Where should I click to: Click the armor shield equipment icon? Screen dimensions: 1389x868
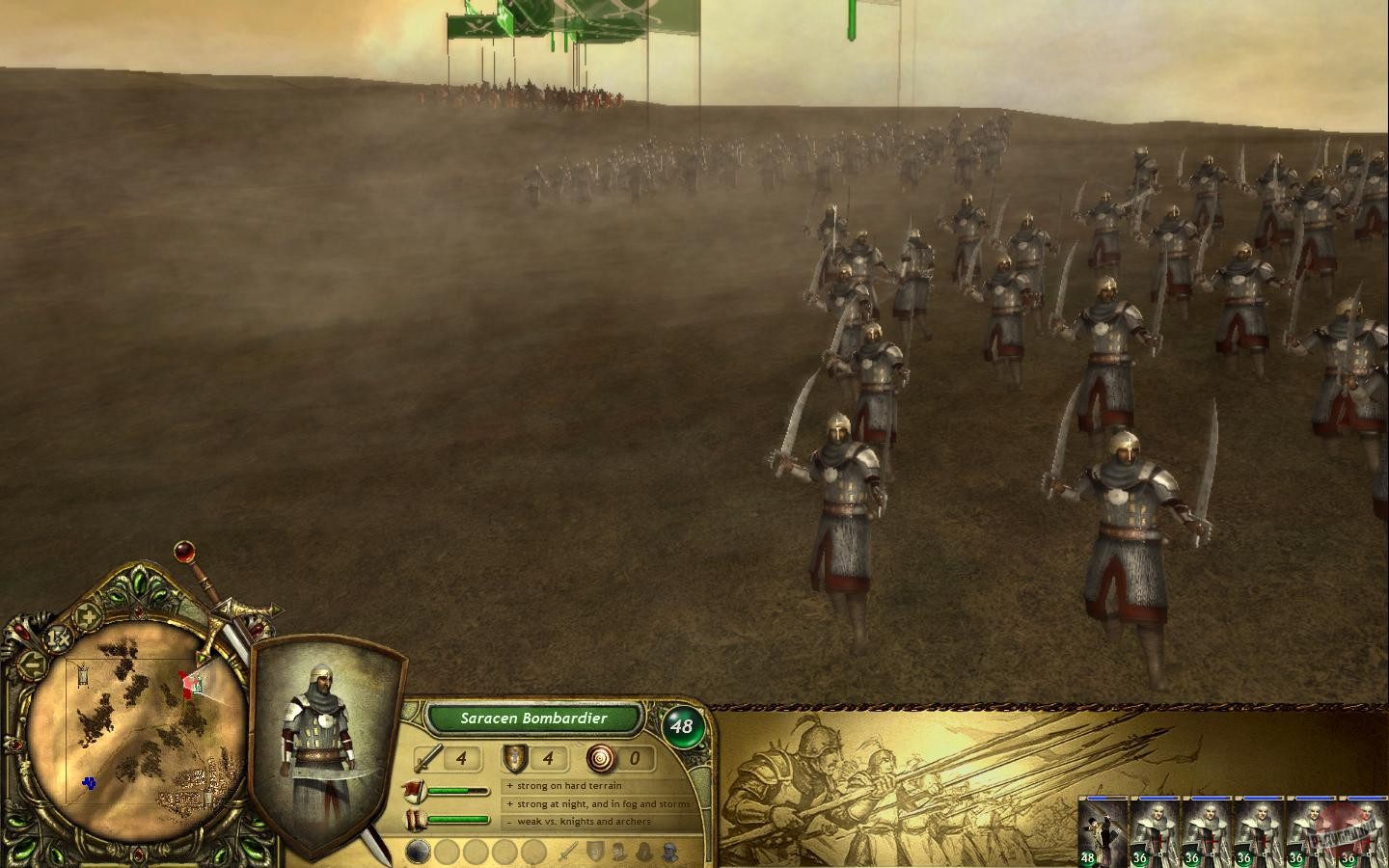tap(596, 851)
